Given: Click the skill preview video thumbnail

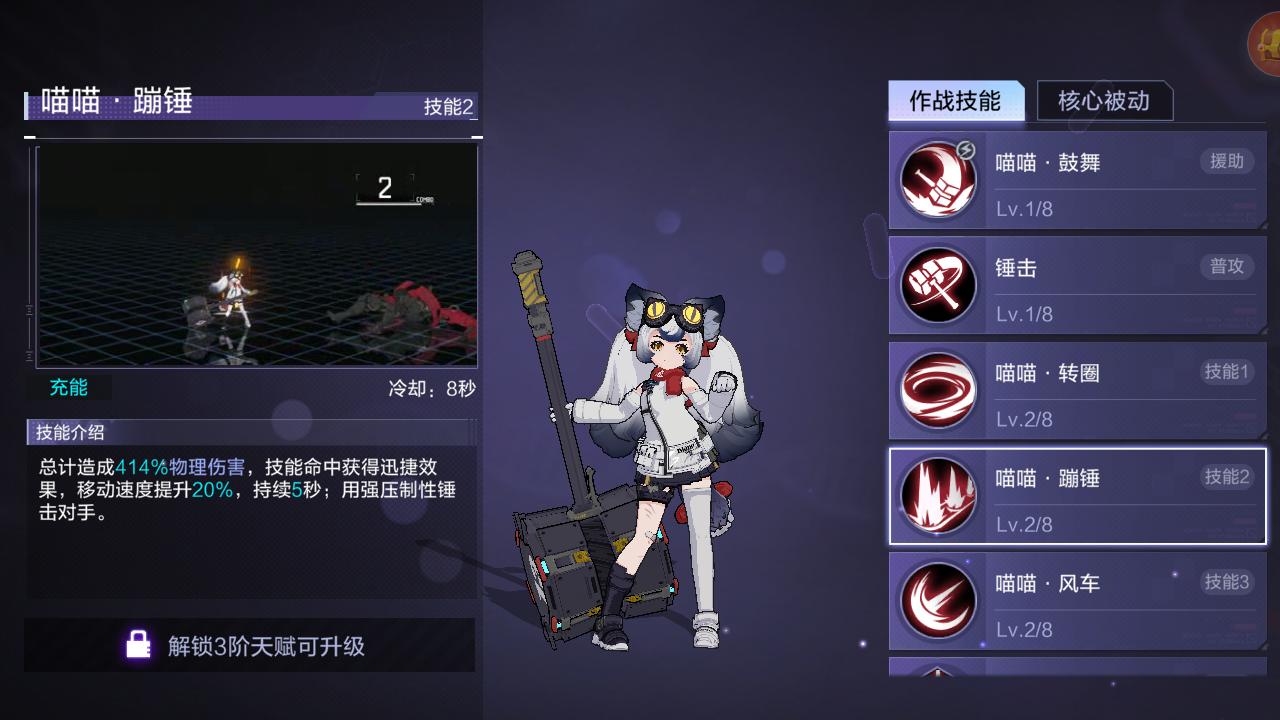Looking at the screenshot, I should [255, 257].
